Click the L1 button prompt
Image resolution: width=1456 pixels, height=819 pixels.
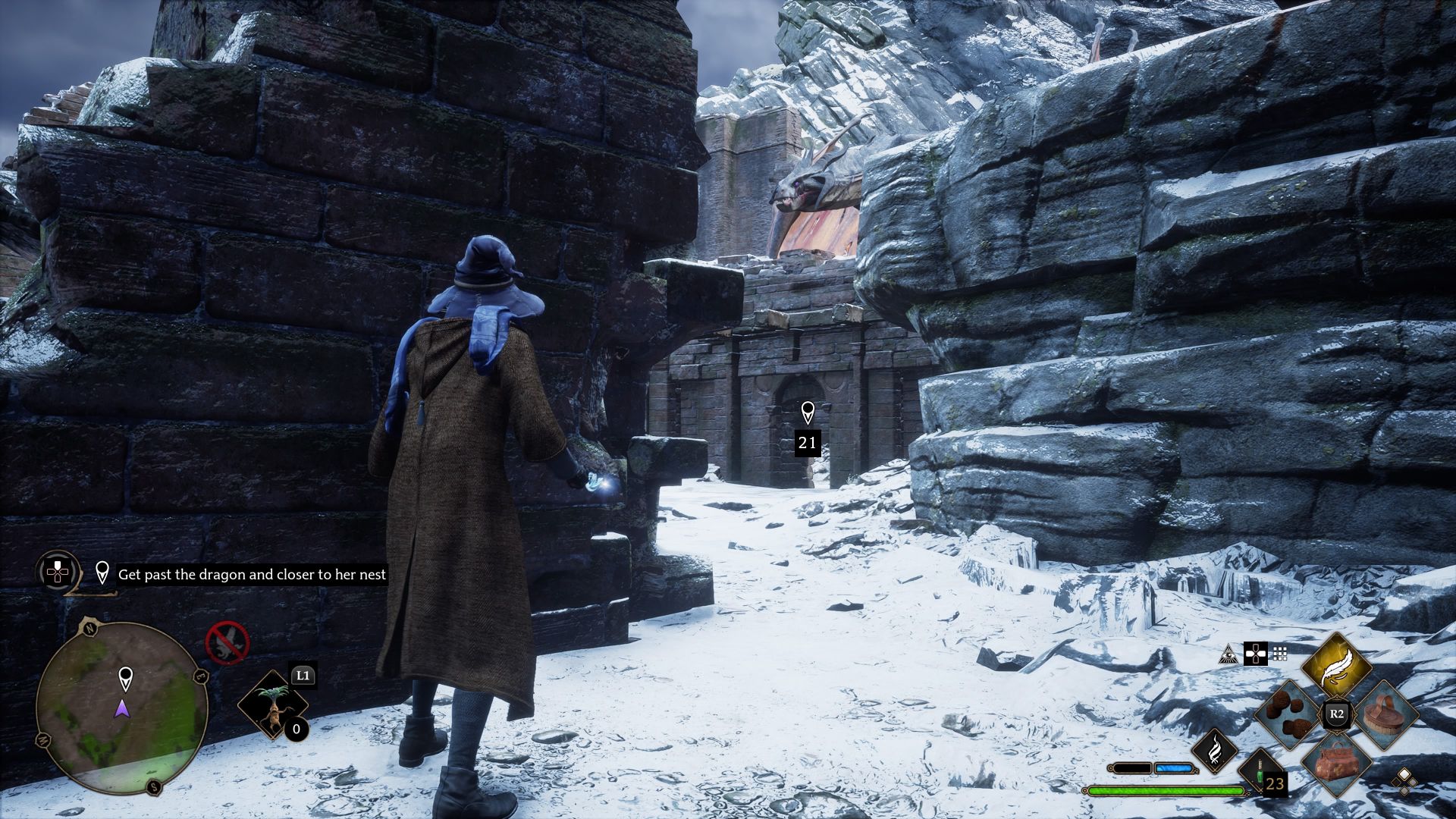(303, 675)
